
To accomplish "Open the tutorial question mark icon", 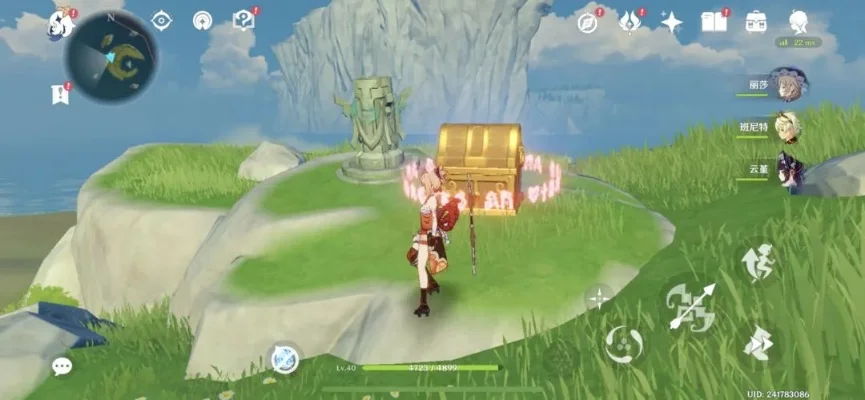I will tap(243, 20).
